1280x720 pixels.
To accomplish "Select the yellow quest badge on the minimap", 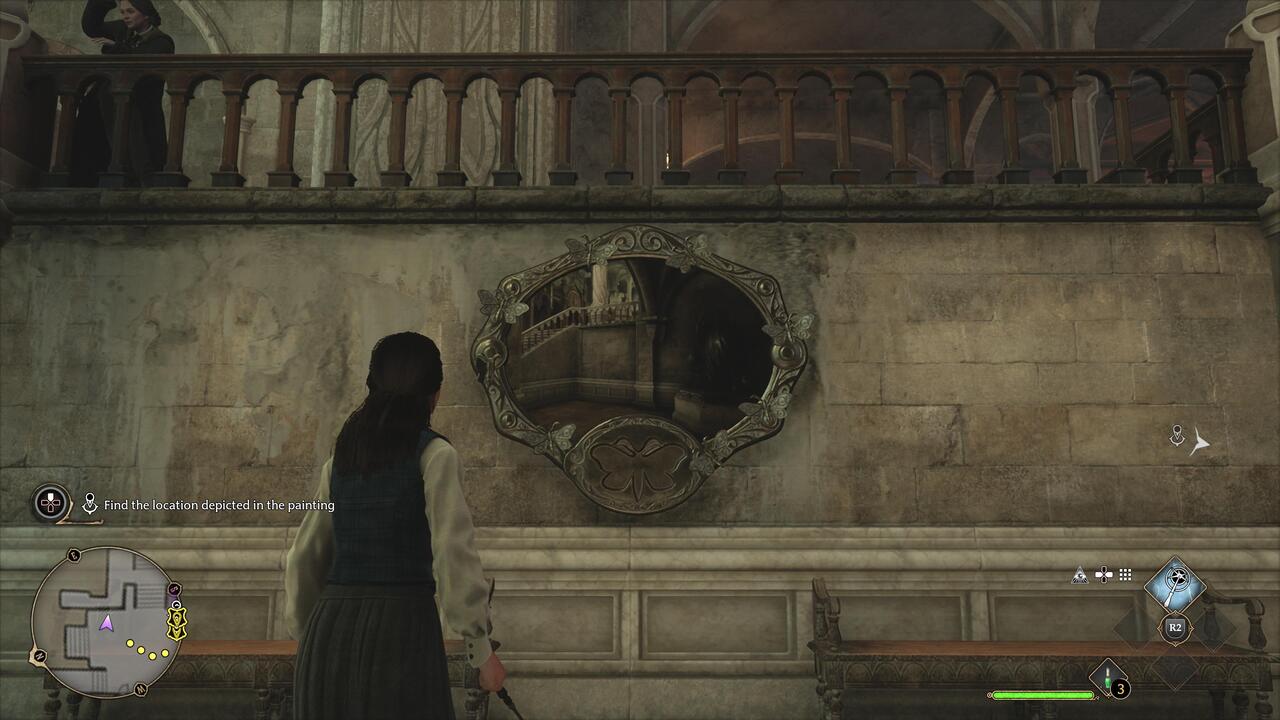I will tap(175, 623).
